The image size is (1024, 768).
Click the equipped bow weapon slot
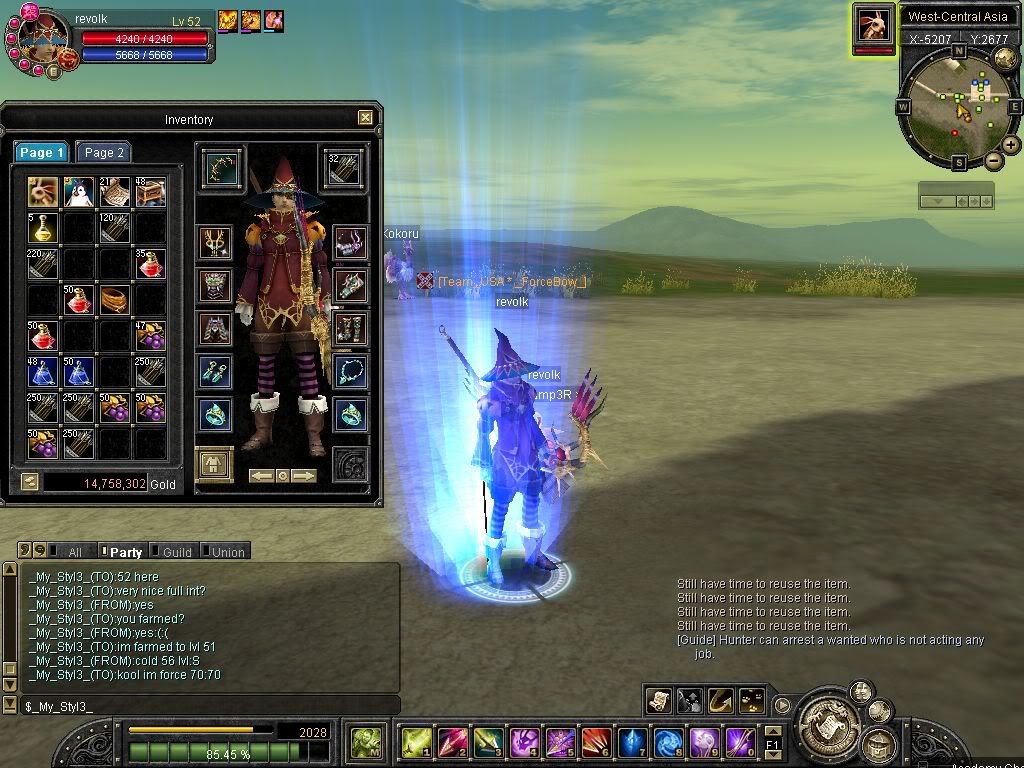coord(222,167)
